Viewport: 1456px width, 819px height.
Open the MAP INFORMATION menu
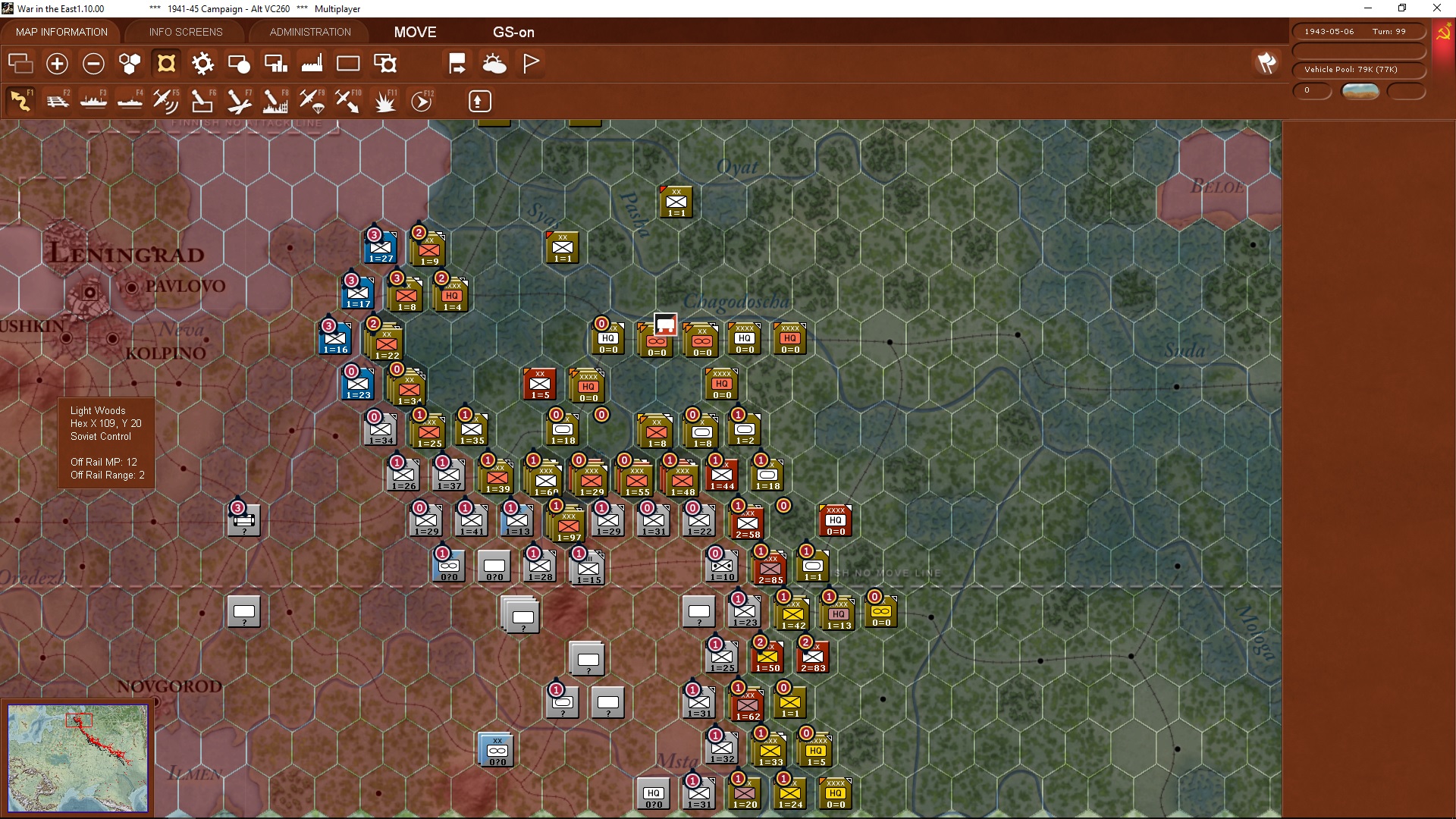[61, 32]
